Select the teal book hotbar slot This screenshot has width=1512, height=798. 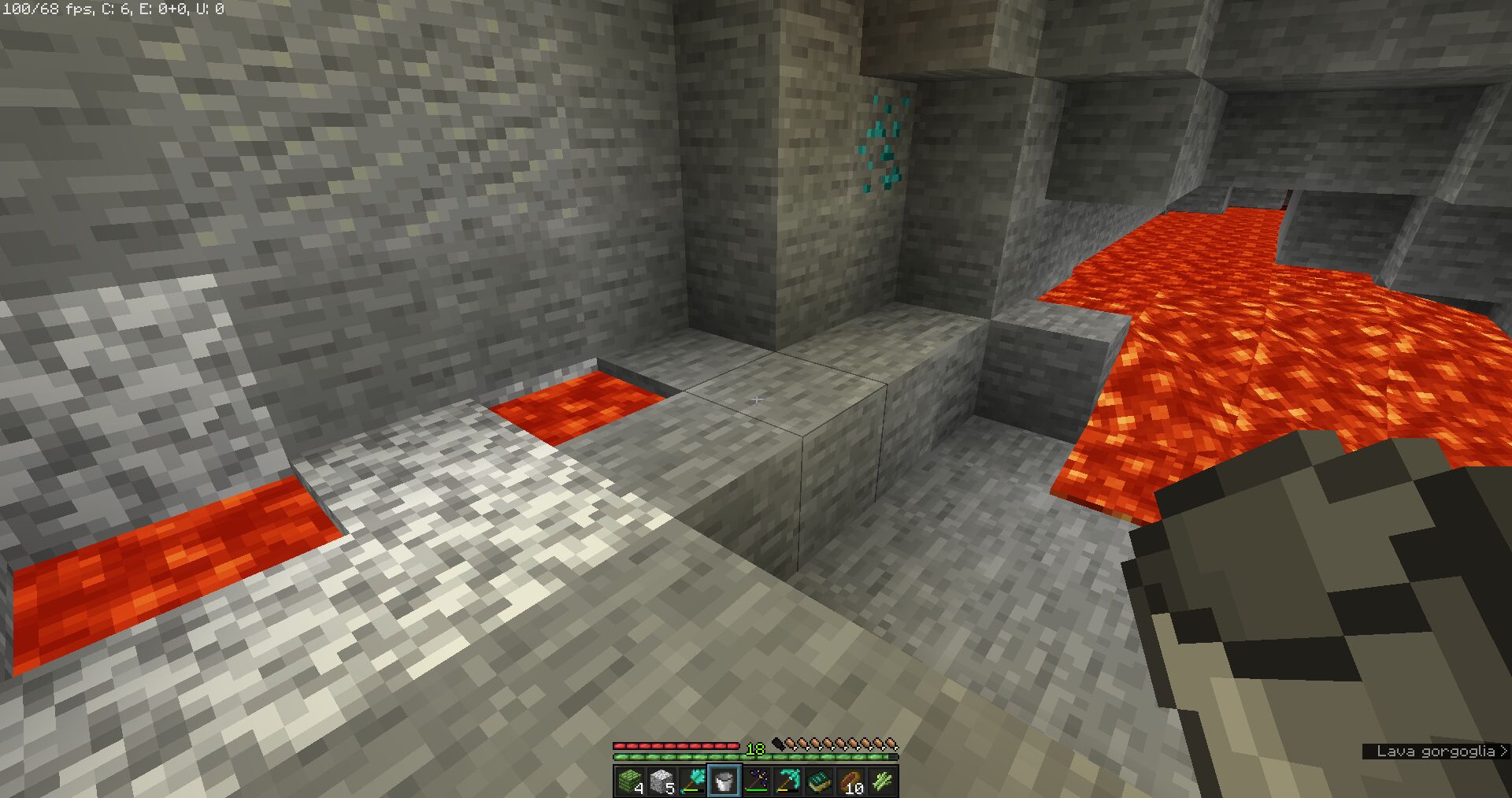[819, 781]
